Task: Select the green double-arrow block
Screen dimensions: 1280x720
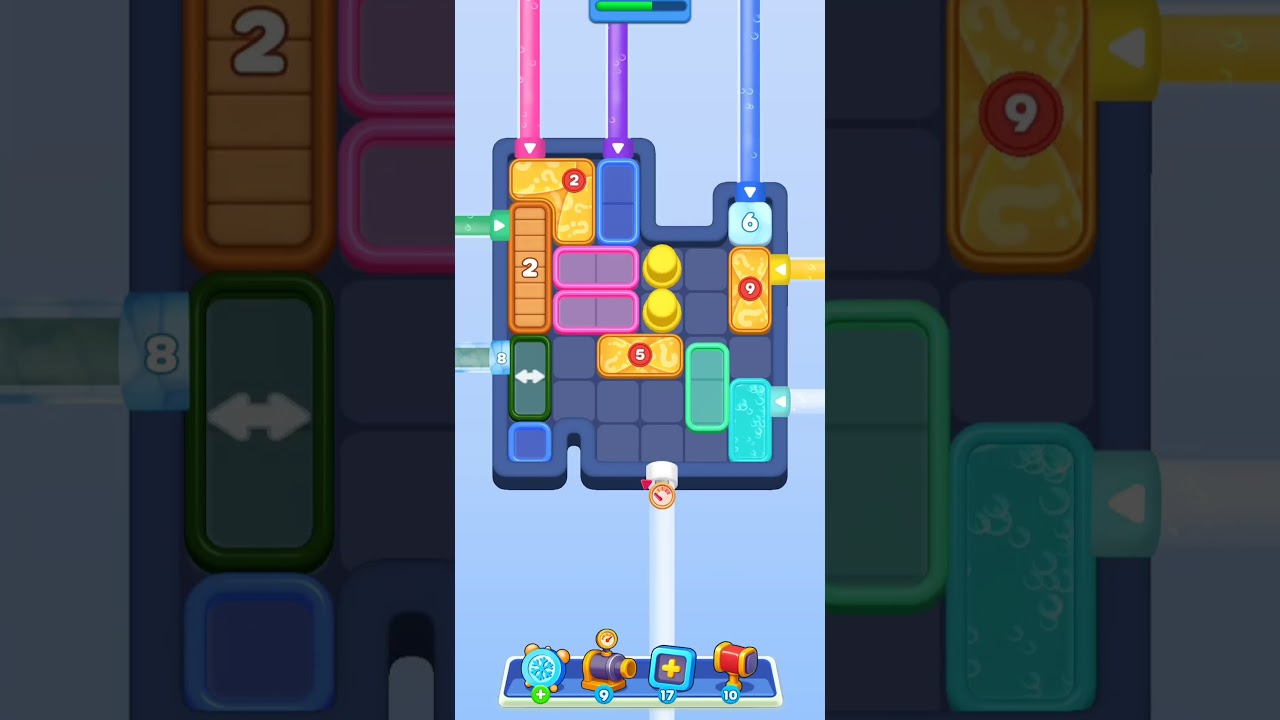Action: (x=531, y=378)
